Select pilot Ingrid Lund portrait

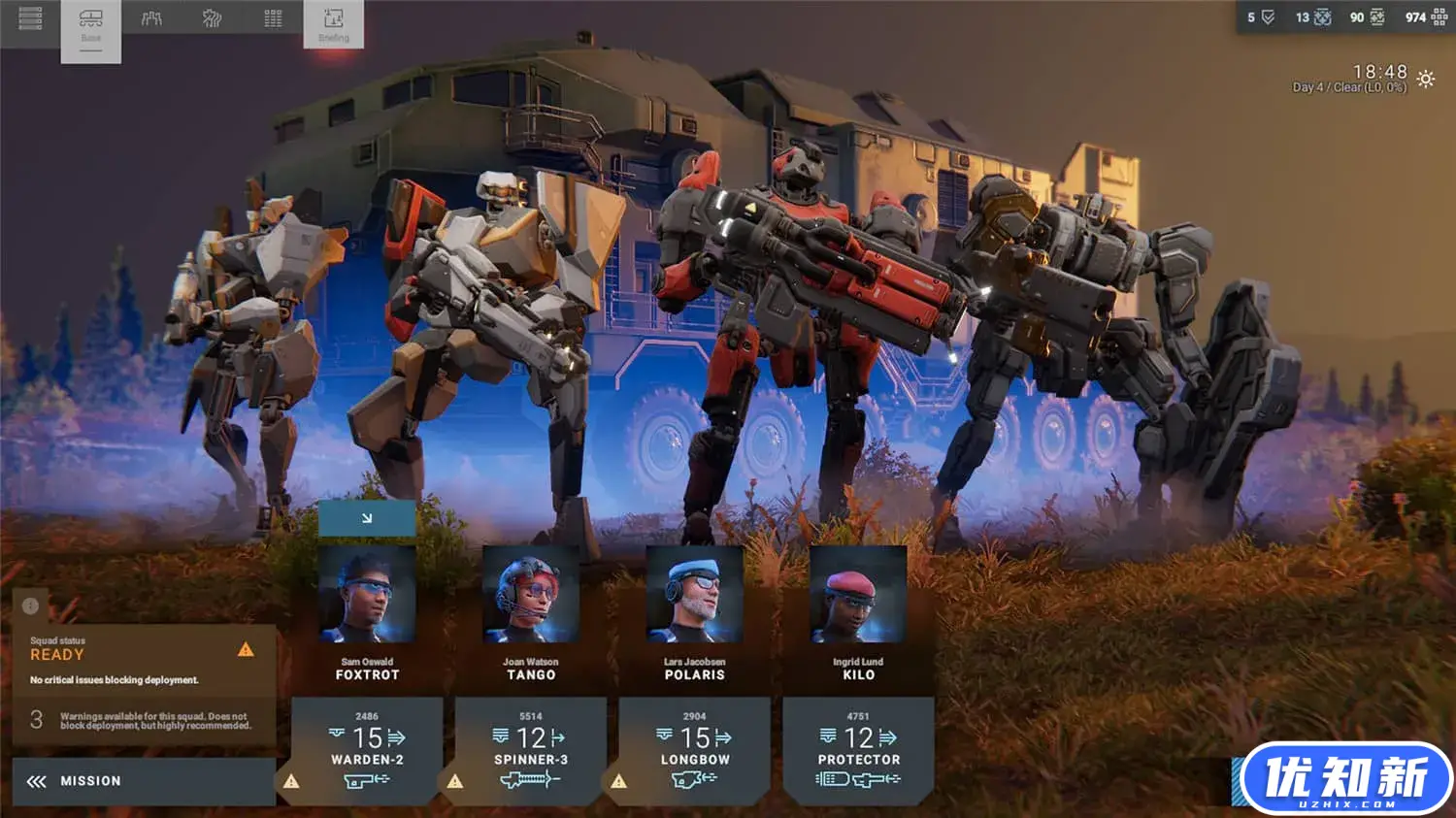858,594
